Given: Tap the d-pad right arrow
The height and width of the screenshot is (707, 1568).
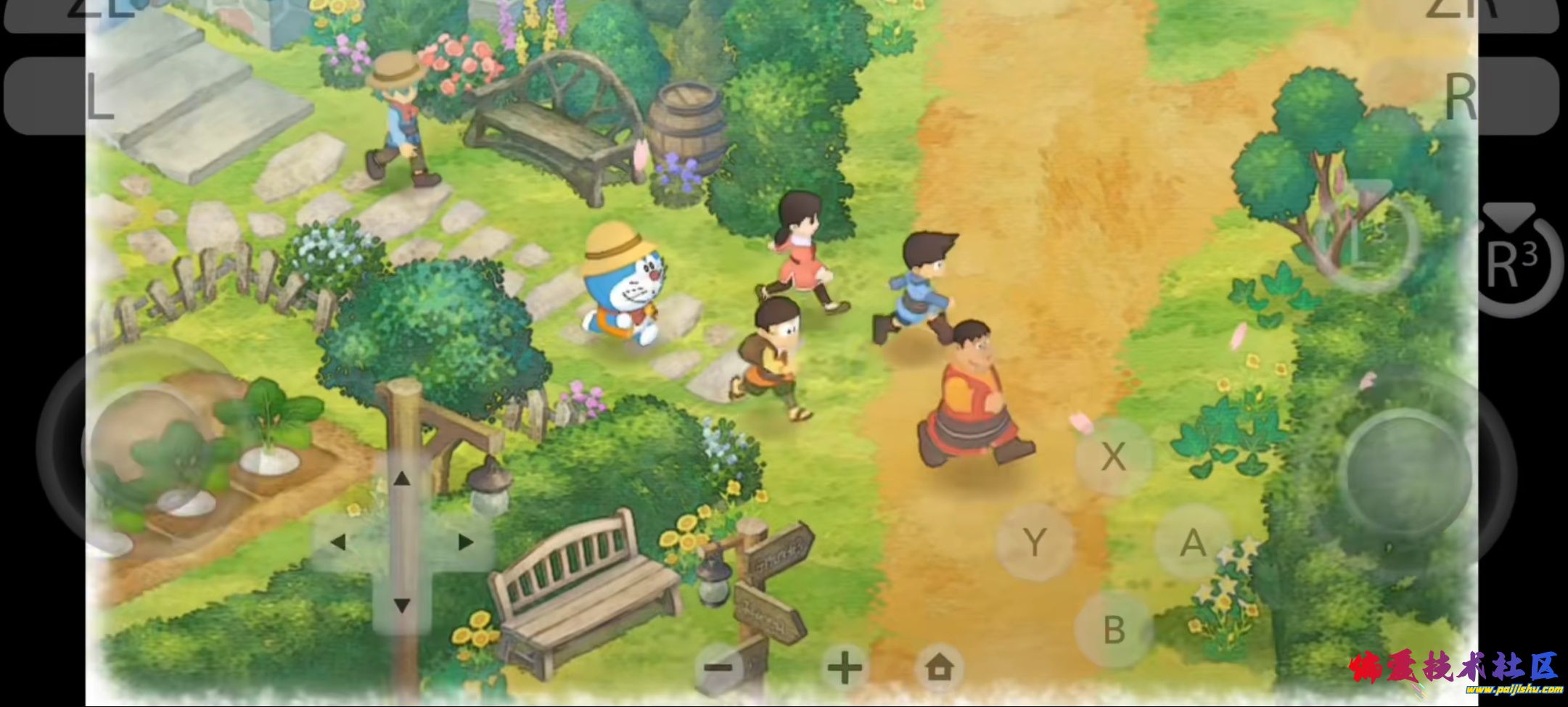Looking at the screenshot, I should [465, 542].
